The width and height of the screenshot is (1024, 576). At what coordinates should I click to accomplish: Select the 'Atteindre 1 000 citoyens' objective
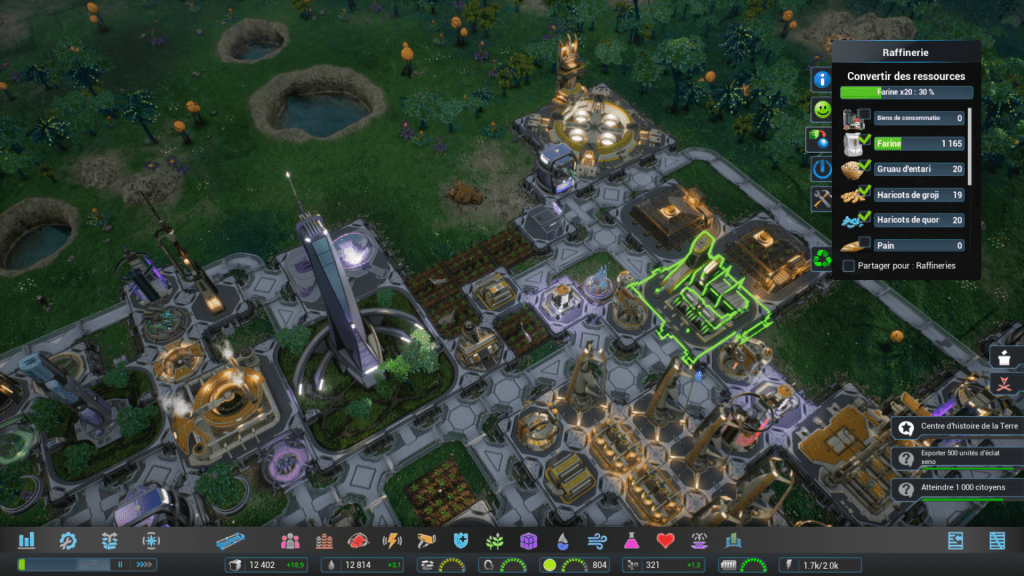pyautogui.click(x=956, y=489)
